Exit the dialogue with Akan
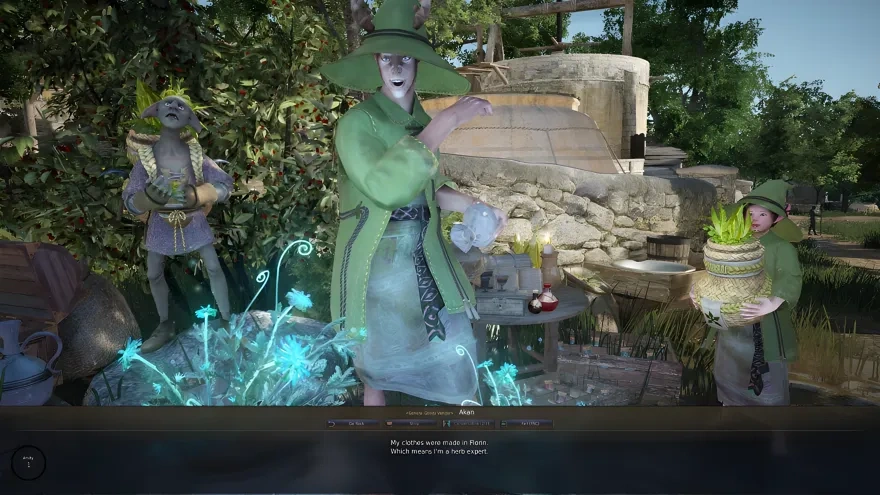The image size is (880, 495). click(x=527, y=424)
